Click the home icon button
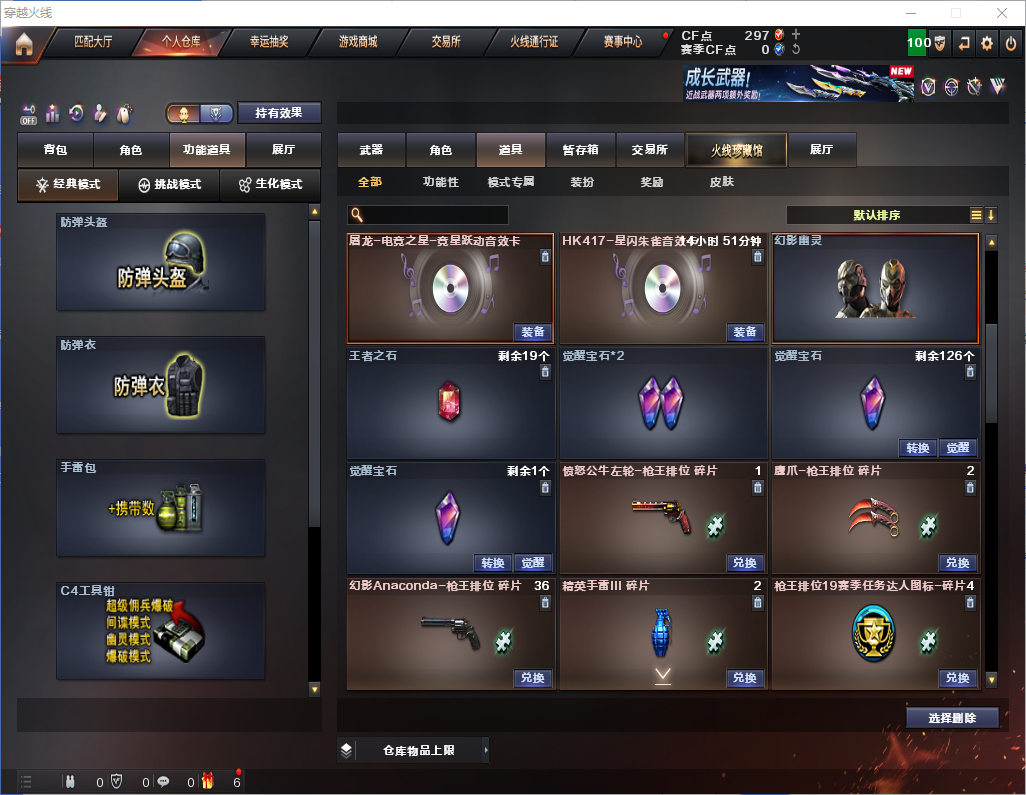Screen dimensions: 1026x795 coord(24,44)
